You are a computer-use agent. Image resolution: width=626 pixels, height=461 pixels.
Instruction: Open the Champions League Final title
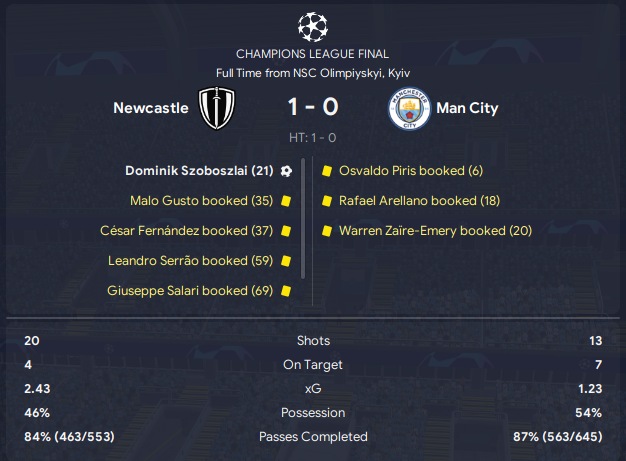pyautogui.click(x=312, y=54)
